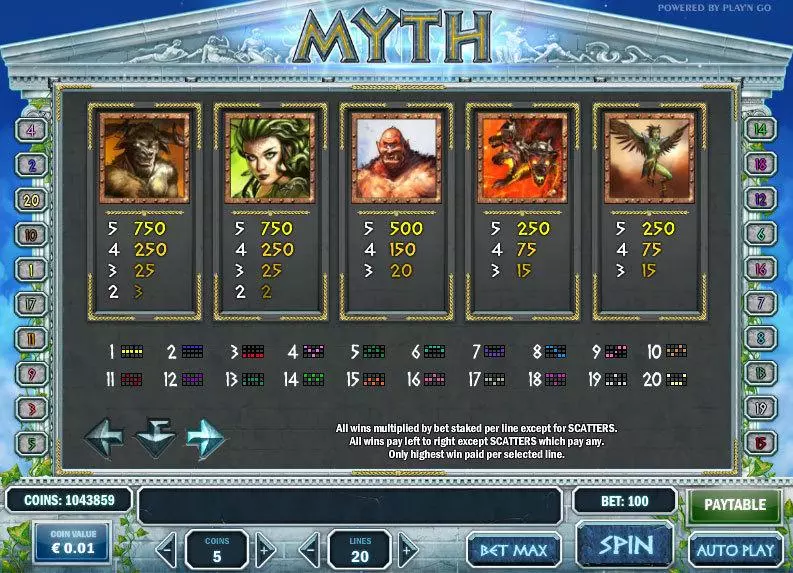Close the paytable with the PAYTABLE button
793x573 pixels.
pyautogui.click(x=735, y=505)
